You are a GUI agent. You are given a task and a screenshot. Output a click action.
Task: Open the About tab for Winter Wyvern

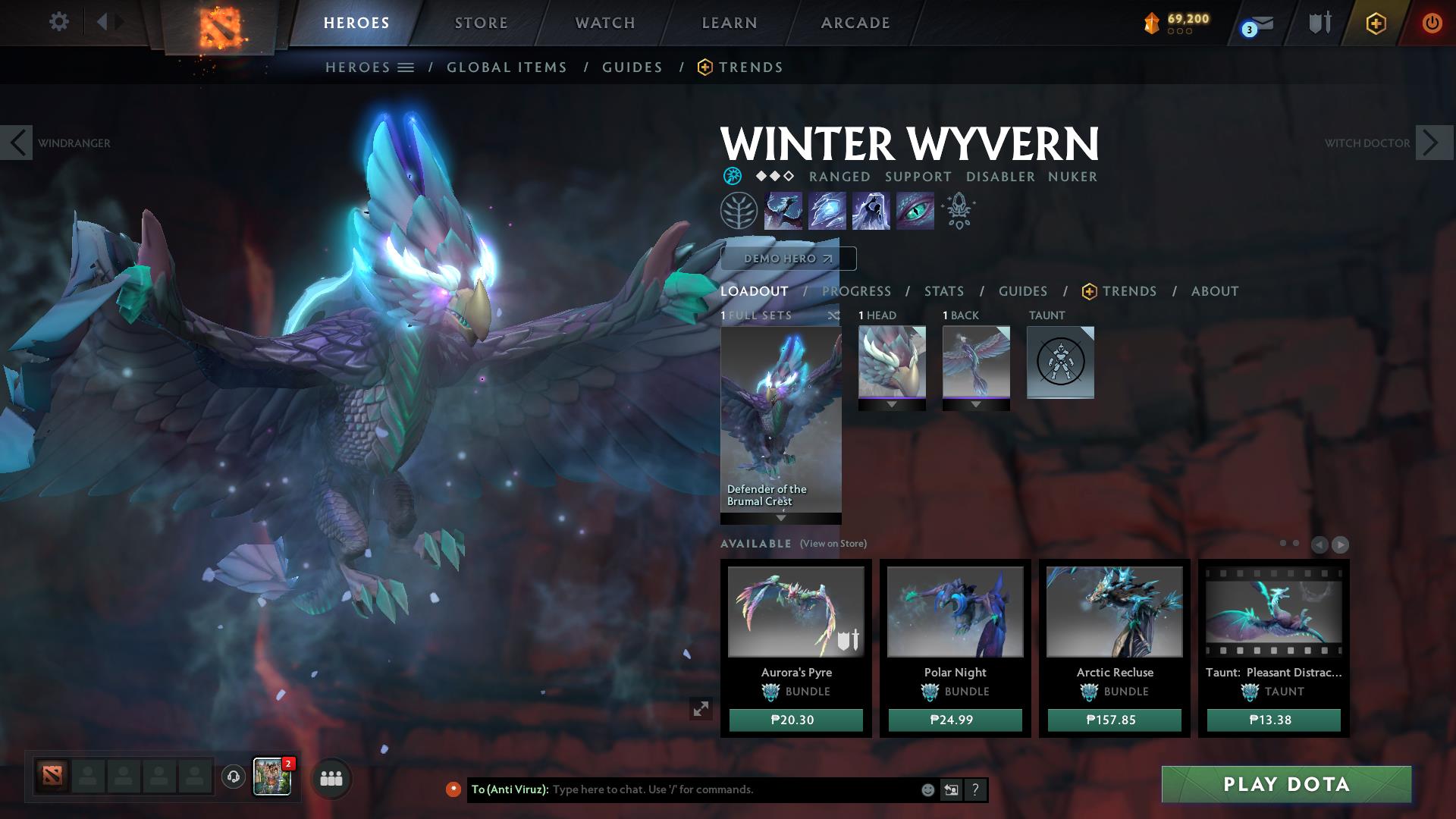[x=1214, y=291]
